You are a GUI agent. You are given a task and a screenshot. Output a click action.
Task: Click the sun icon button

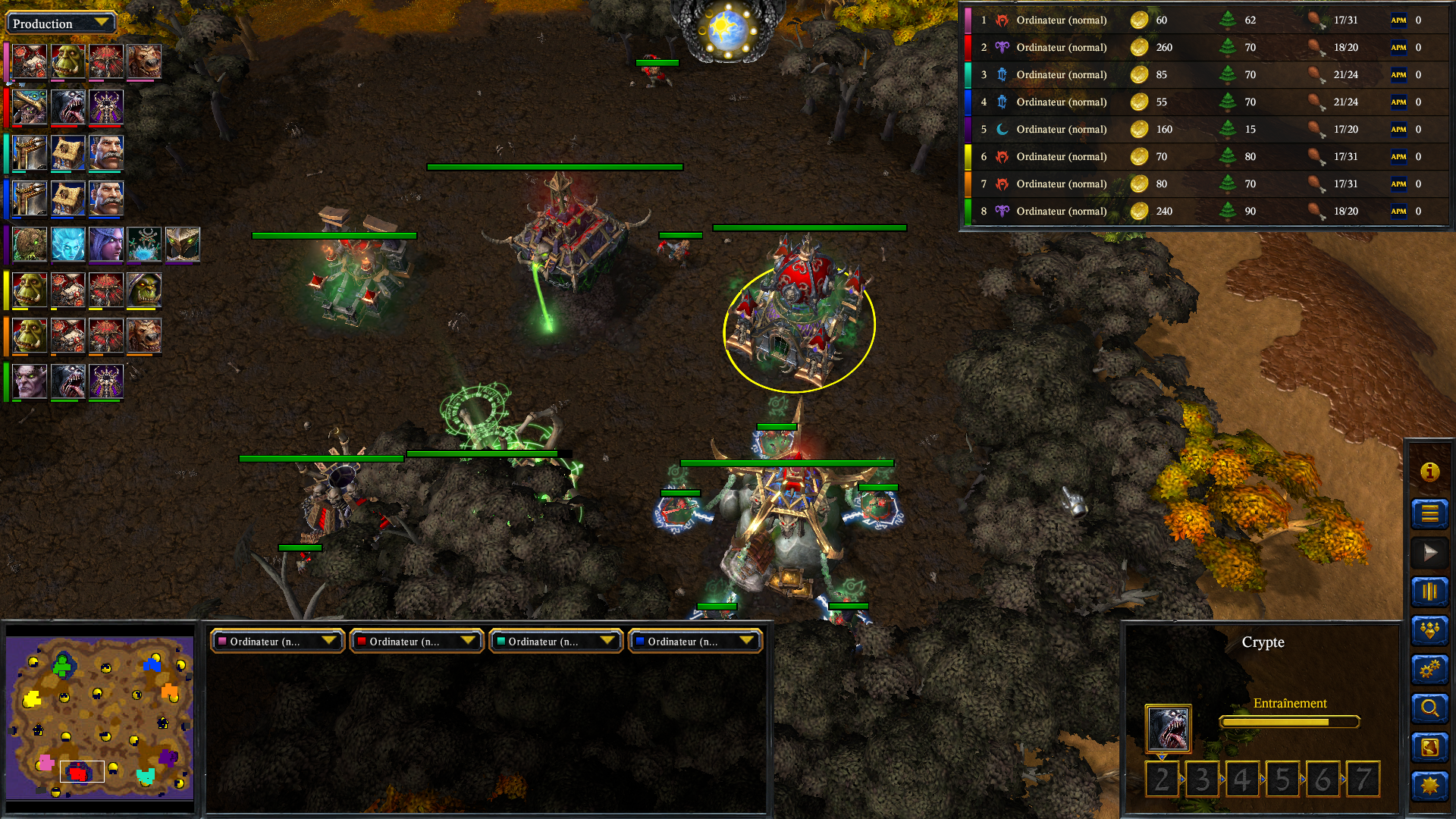pos(1429,786)
